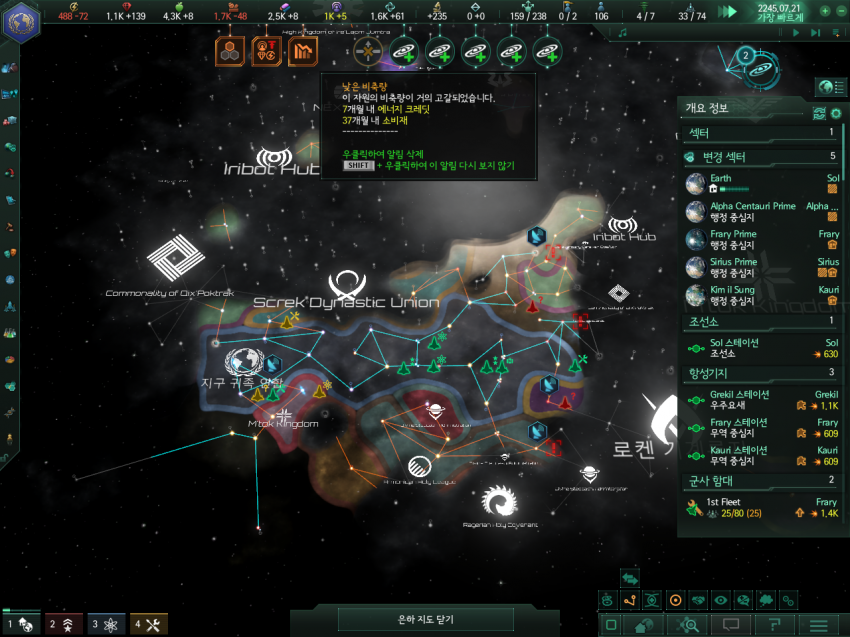
Task: Decrease game speed with minus button
Action: coord(841,11)
